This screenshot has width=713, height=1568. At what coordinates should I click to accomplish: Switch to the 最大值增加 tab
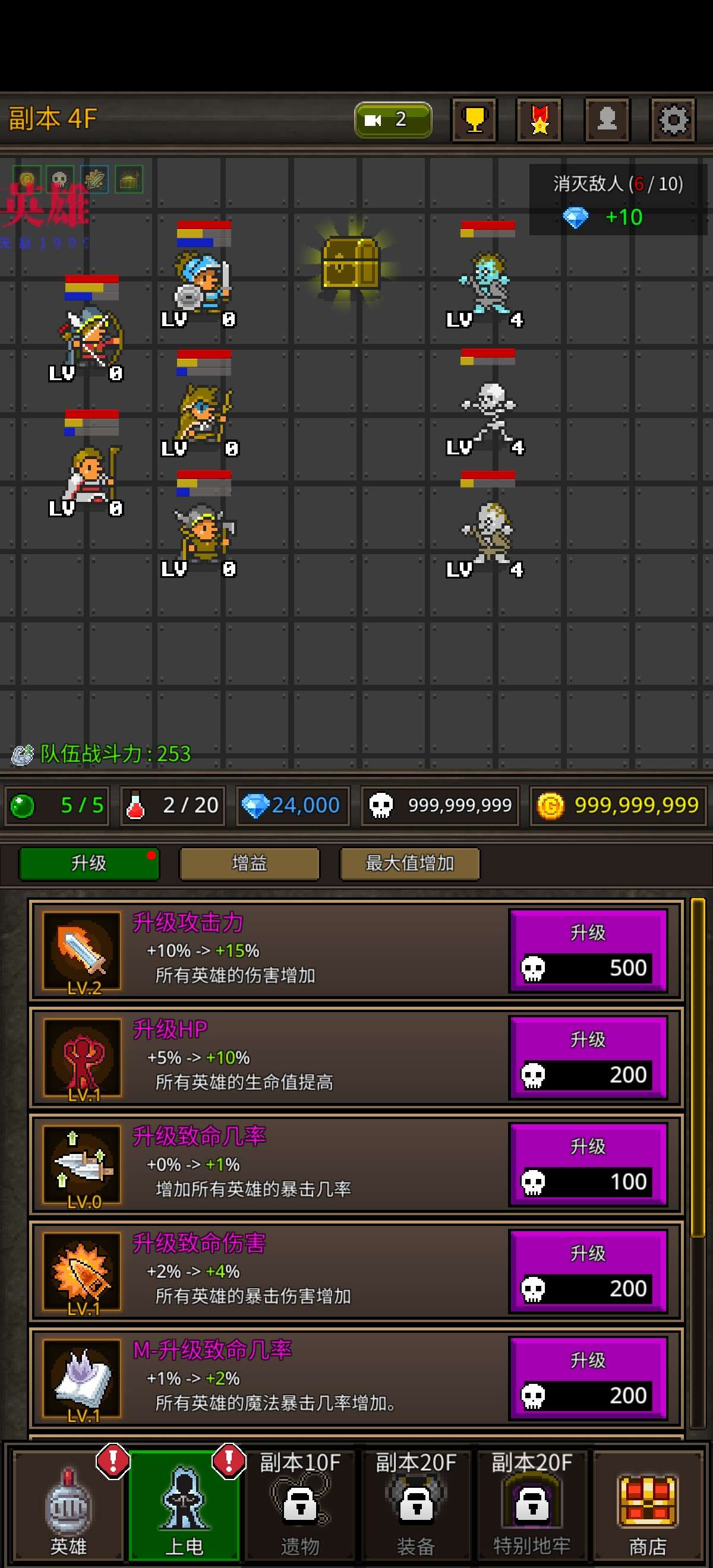coord(409,863)
